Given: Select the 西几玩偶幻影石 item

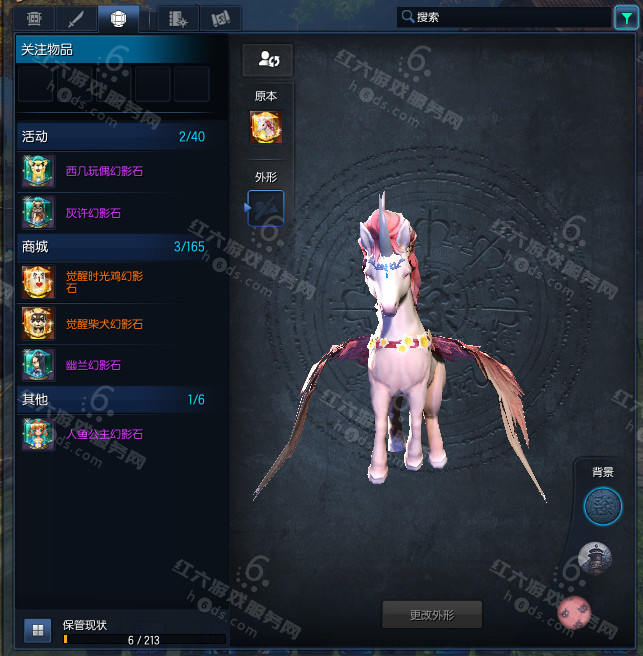Looking at the screenshot, I should [104, 171].
